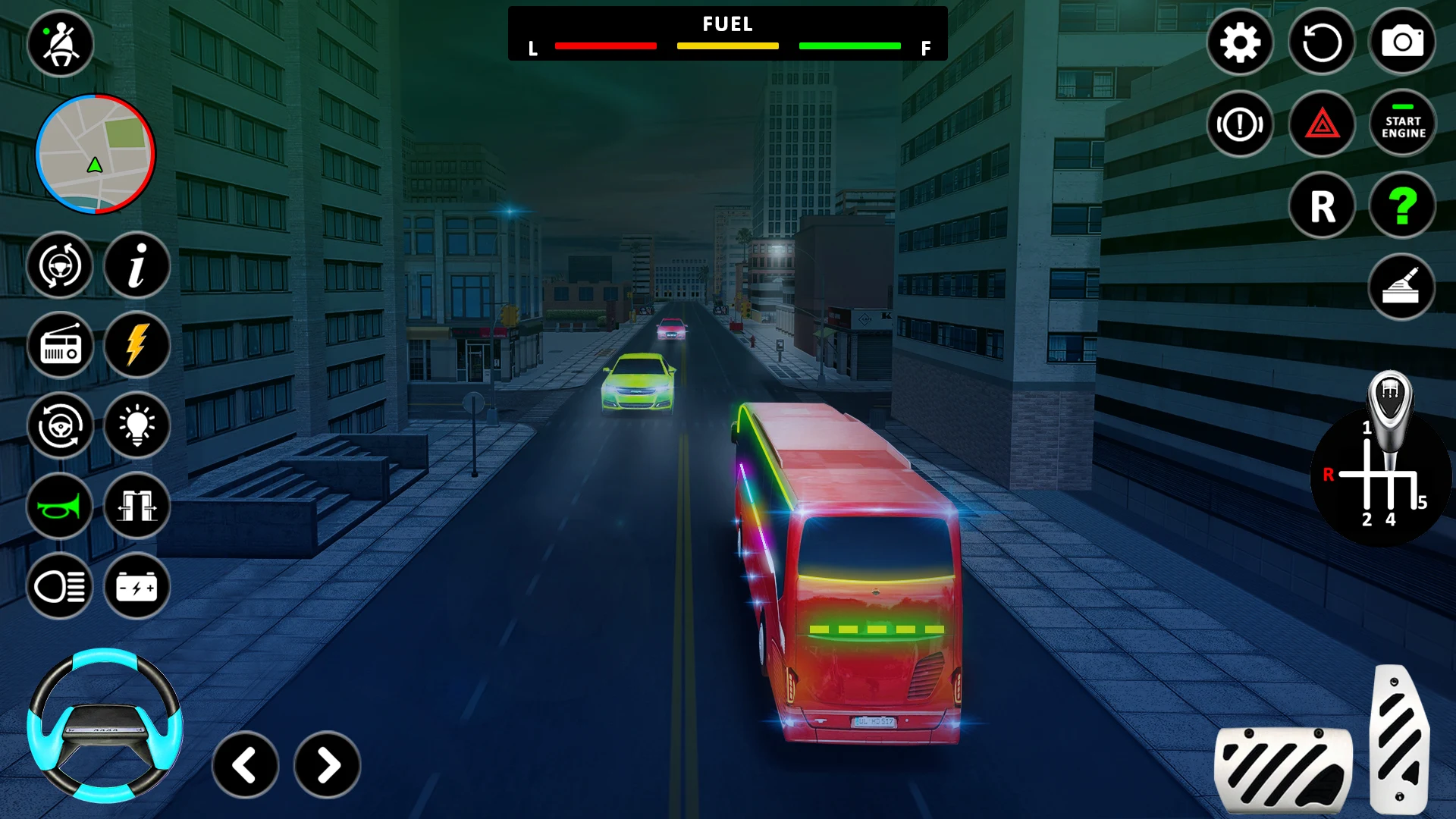Engage the handbrake lever icon
The width and height of the screenshot is (1456, 819).
point(1401,287)
